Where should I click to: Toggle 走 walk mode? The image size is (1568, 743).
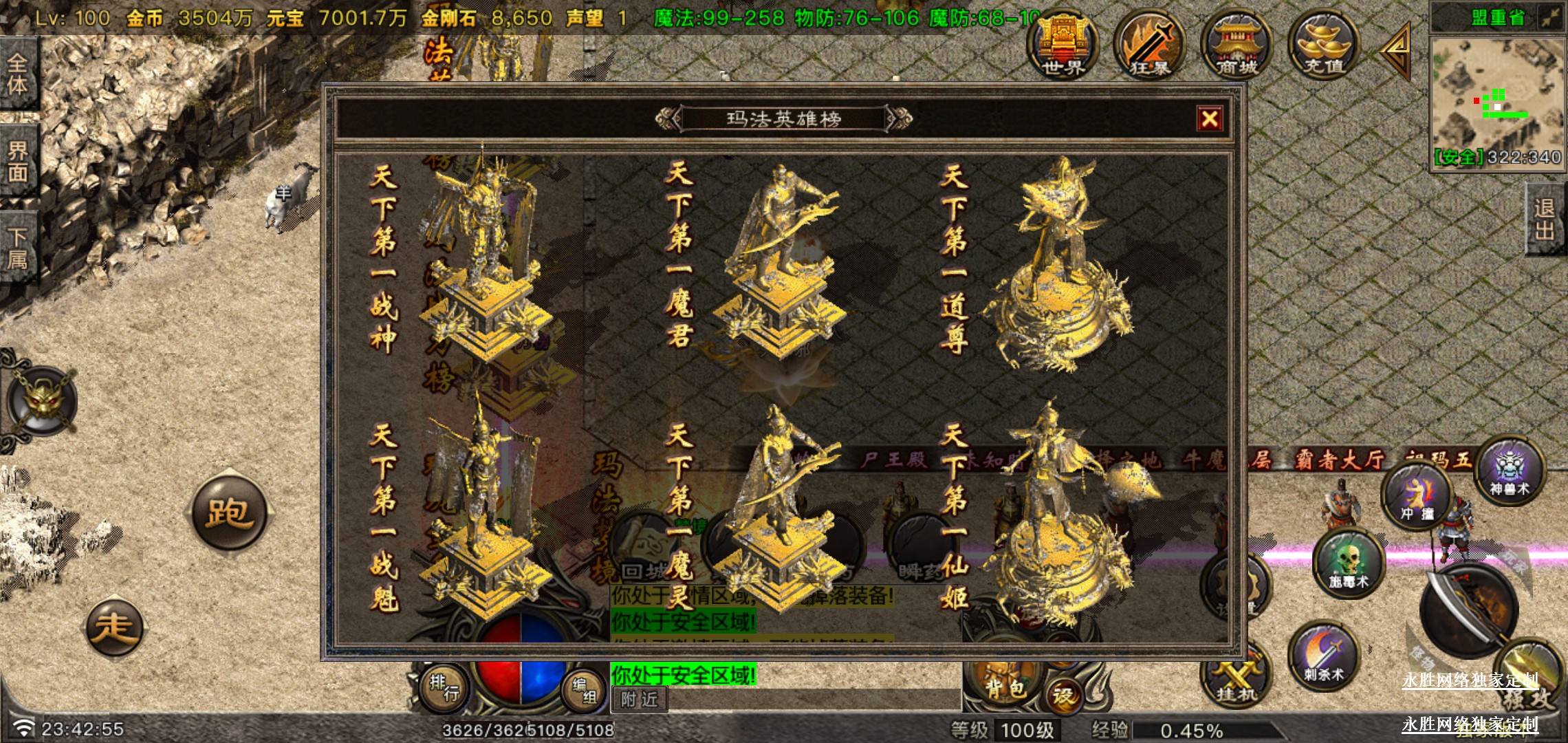tap(113, 627)
